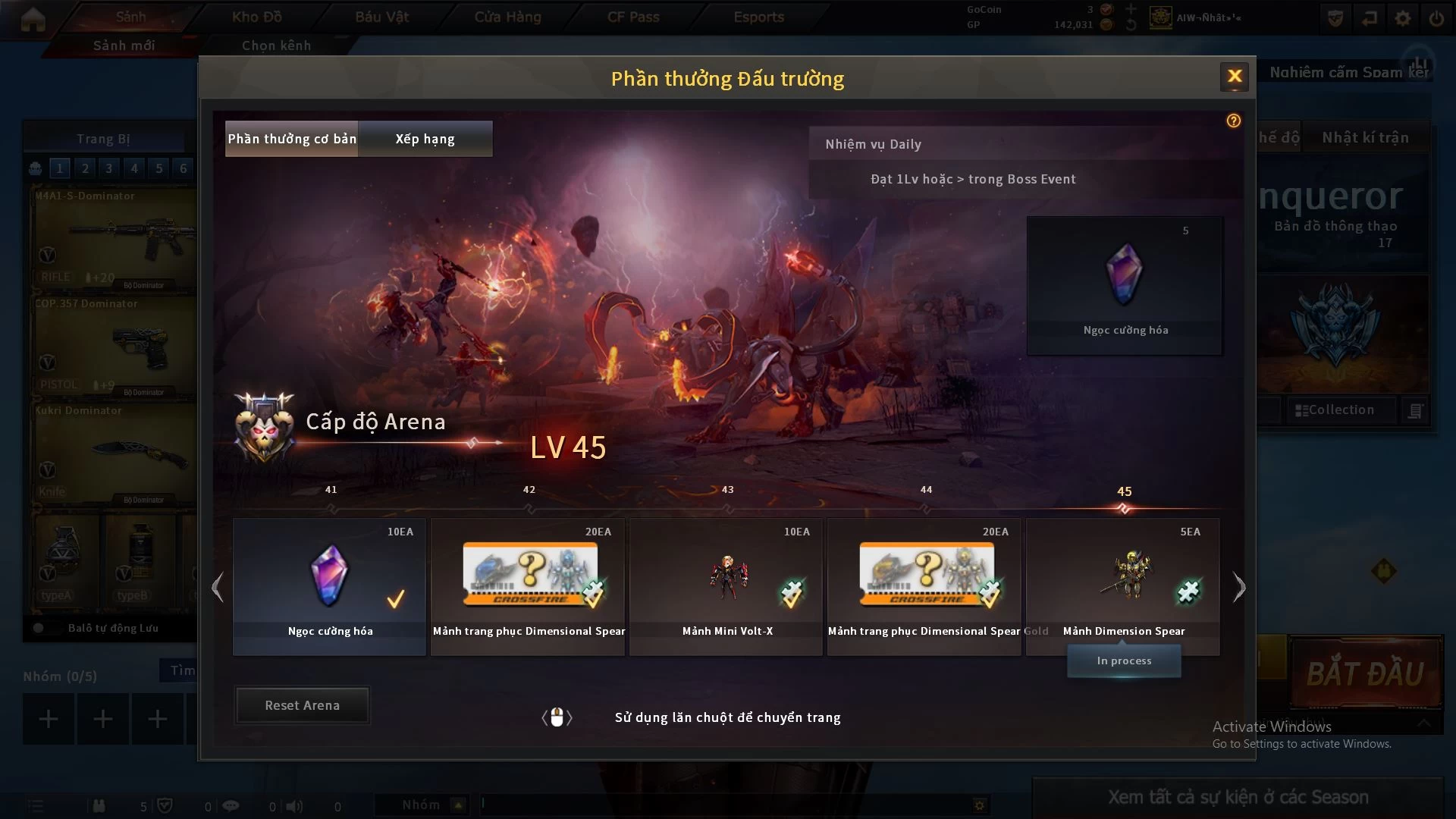Select the Daily mission Ngọc cường hóa reward

point(1125,285)
